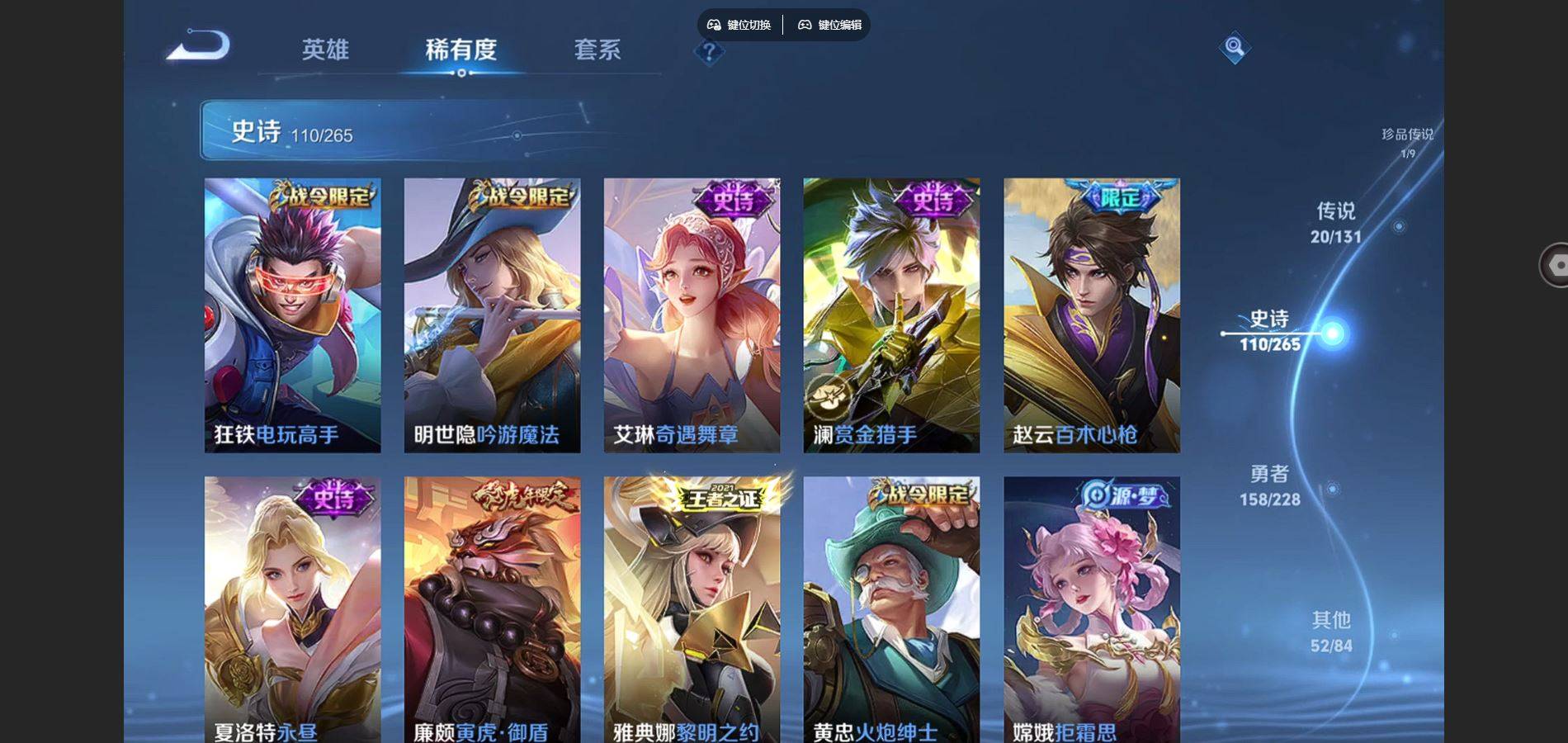This screenshot has width=1568, height=743.
Task: Go back with the return arrow
Action: tap(199, 45)
